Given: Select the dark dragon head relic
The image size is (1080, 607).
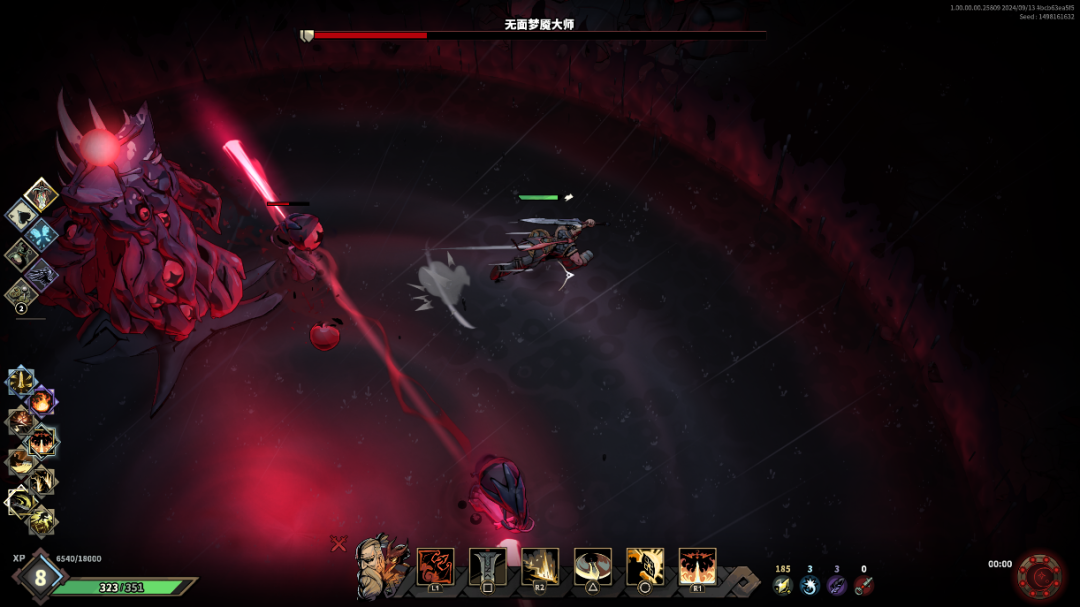Looking at the screenshot, I should 41,275.
